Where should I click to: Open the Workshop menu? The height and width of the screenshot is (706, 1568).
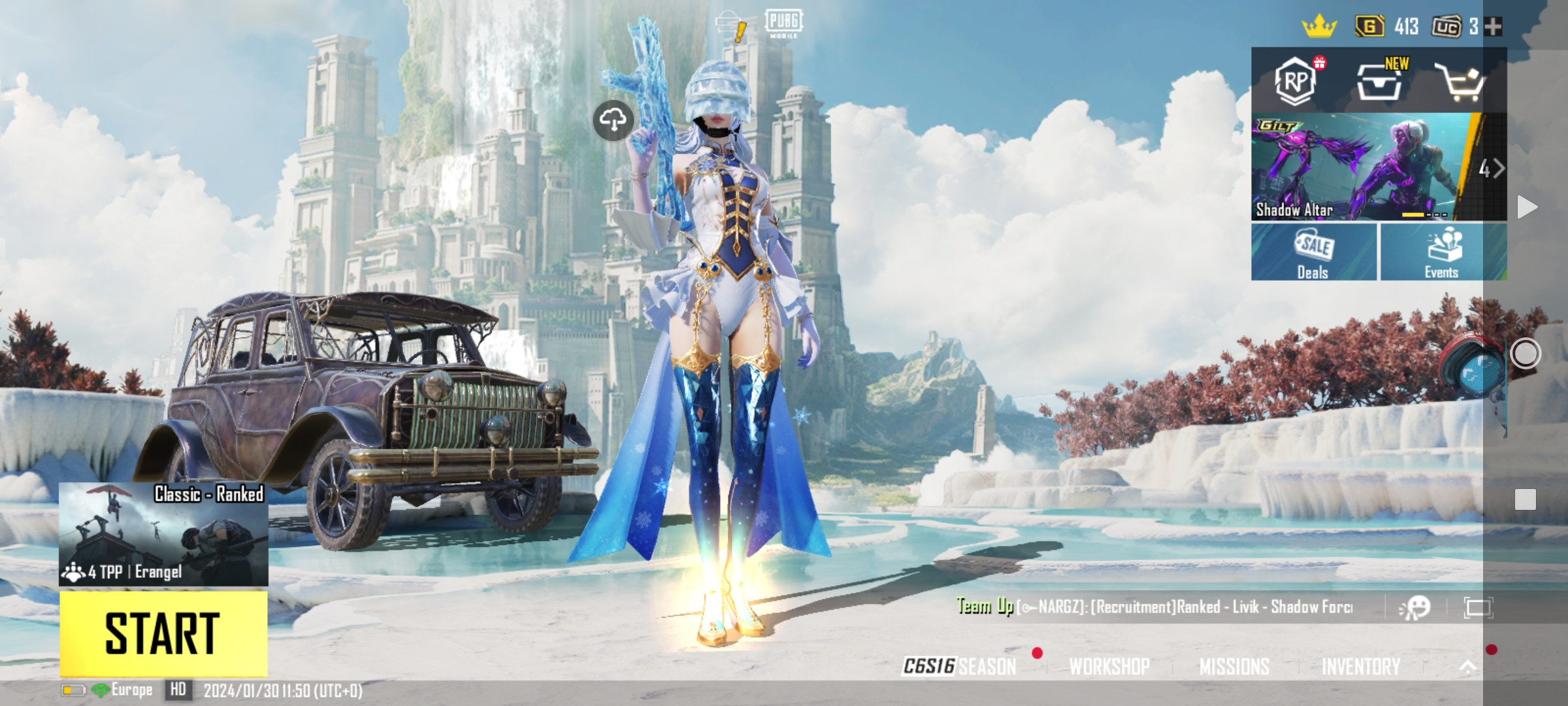click(1109, 666)
